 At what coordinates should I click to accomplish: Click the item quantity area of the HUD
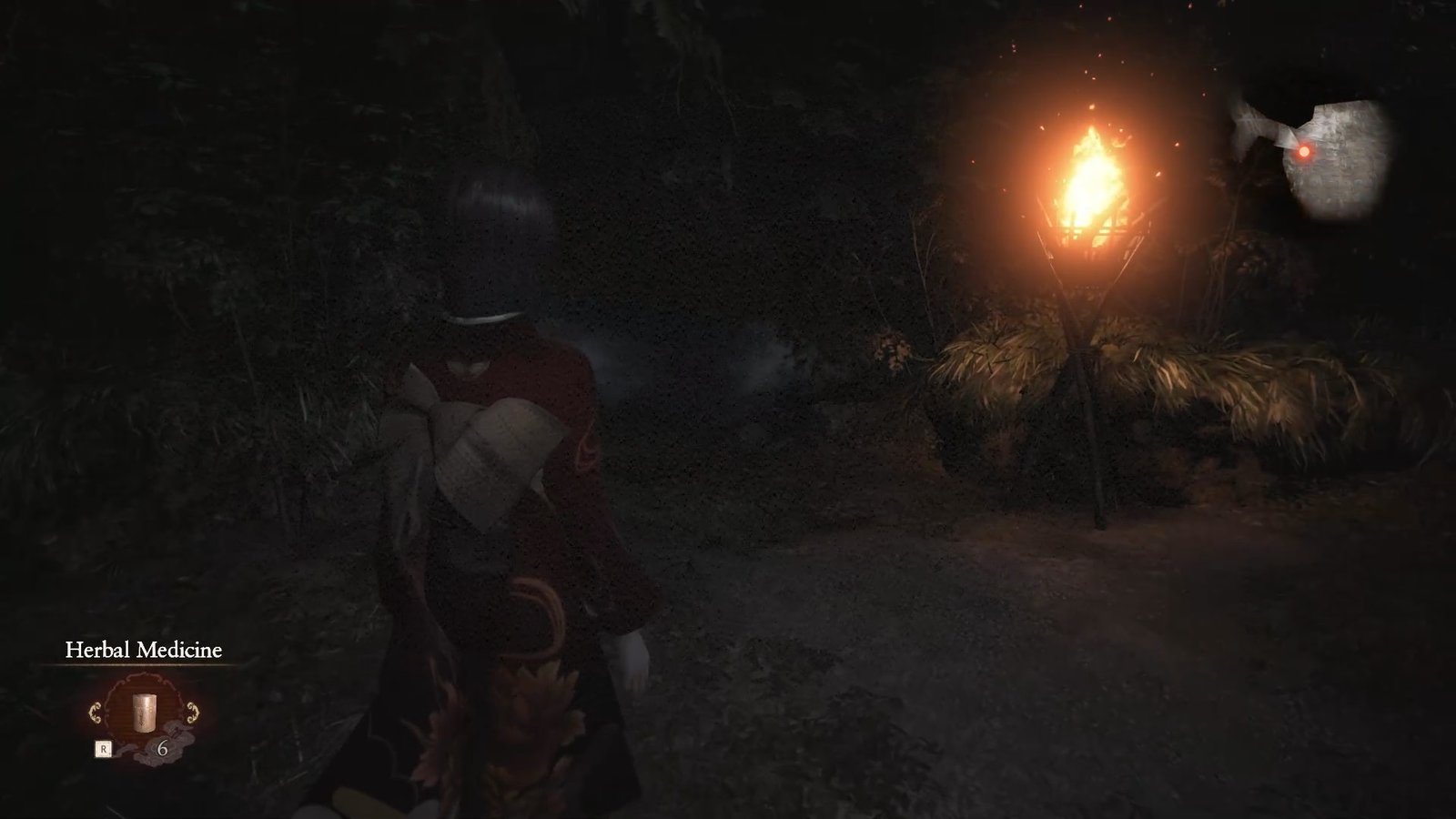click(163, 748)
